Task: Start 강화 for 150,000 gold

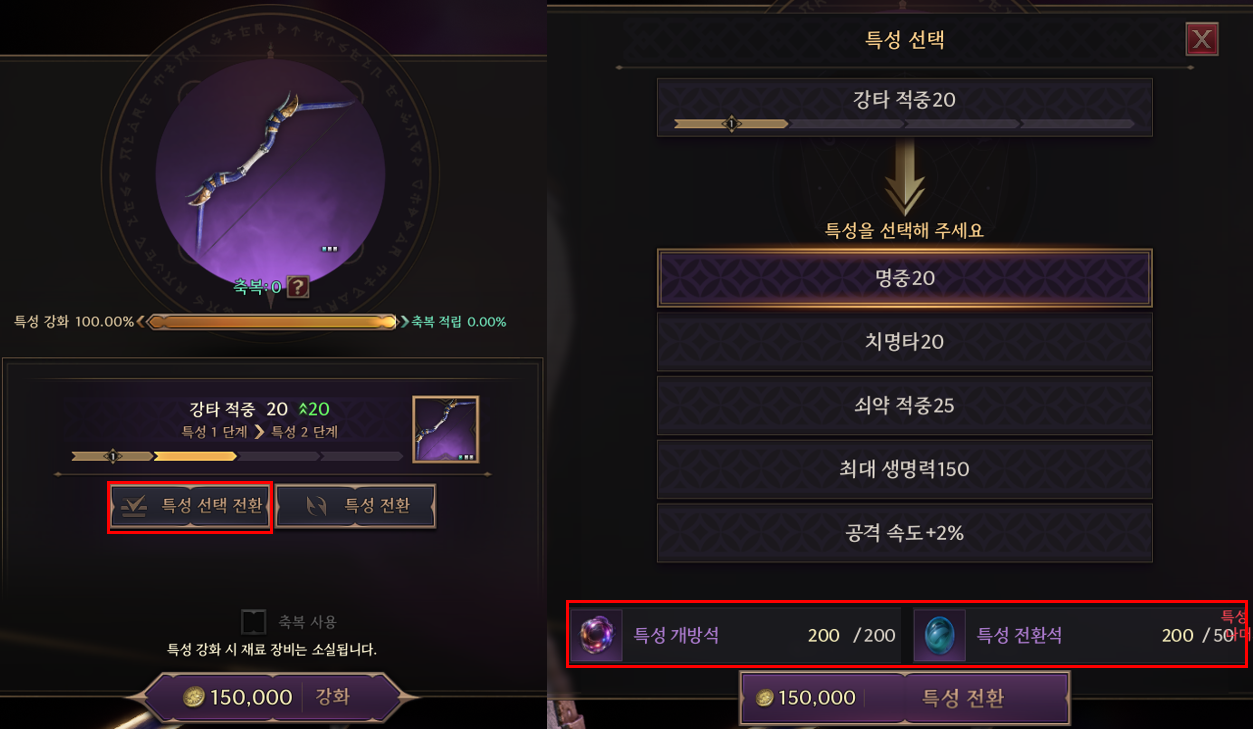Action: [270, 697]
